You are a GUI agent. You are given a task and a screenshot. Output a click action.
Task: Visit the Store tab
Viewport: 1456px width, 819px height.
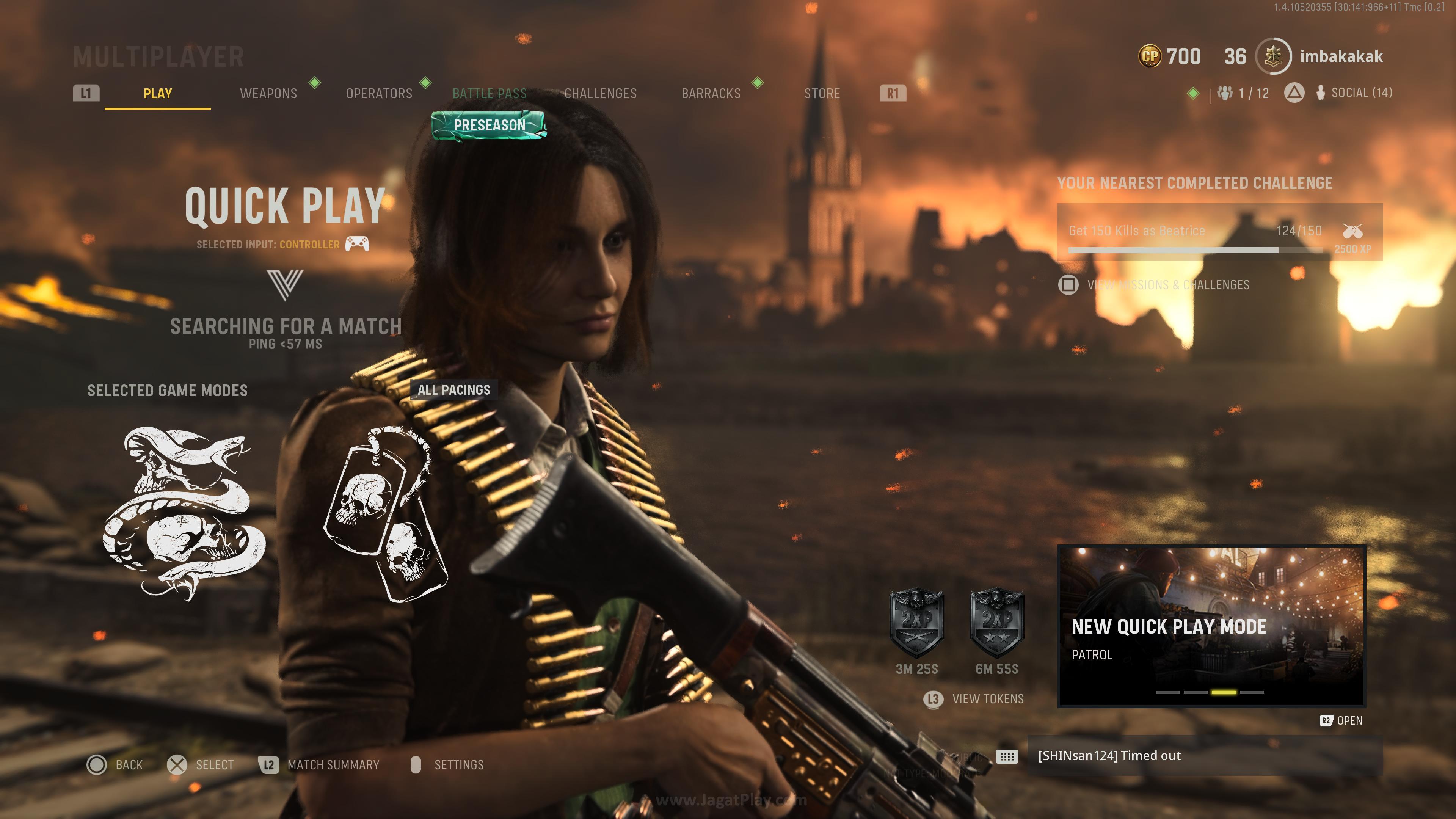(822, 93)
